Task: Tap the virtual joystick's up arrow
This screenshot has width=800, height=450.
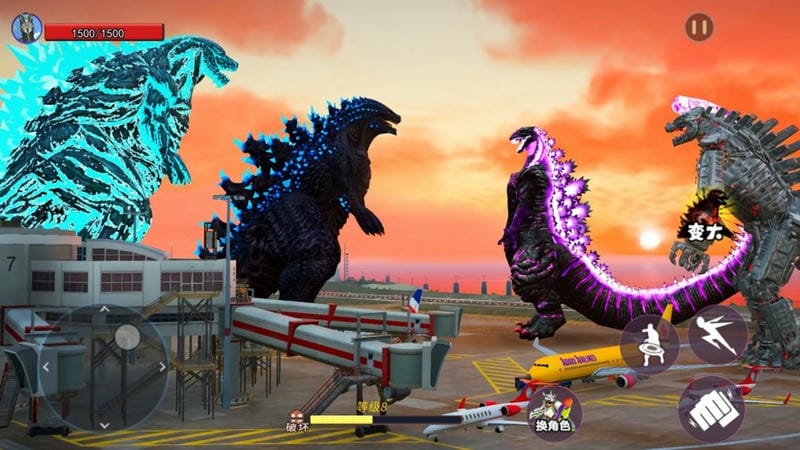Action: tap(103, 309)
